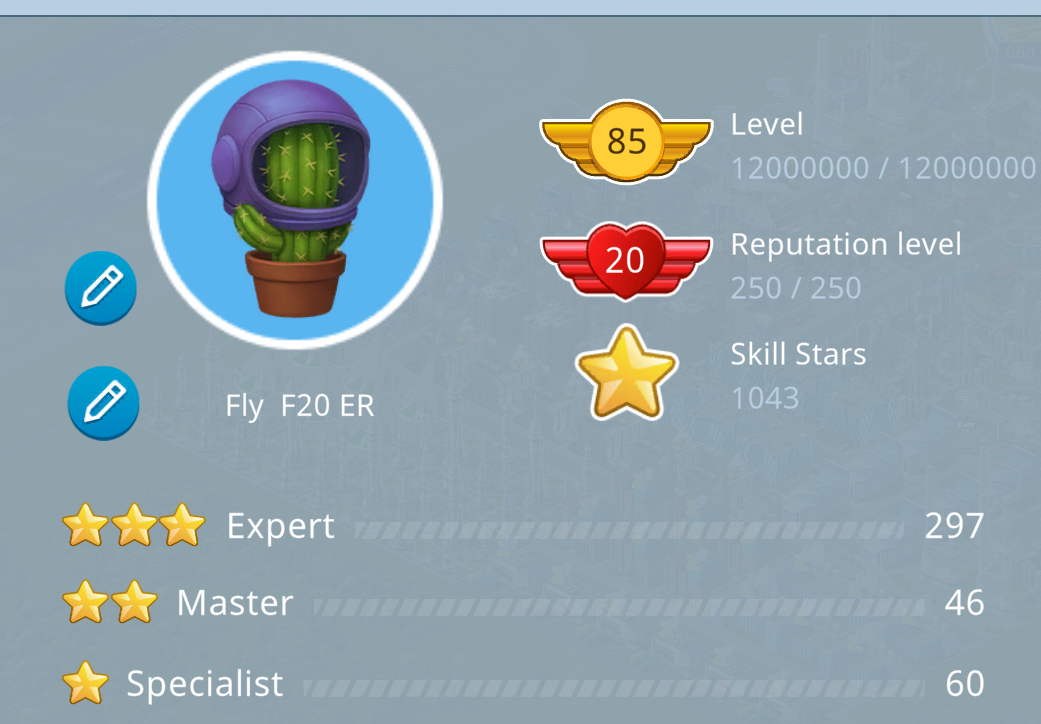
Task: Tap the reputation level heart badge
Action: (x=626, y=259)
